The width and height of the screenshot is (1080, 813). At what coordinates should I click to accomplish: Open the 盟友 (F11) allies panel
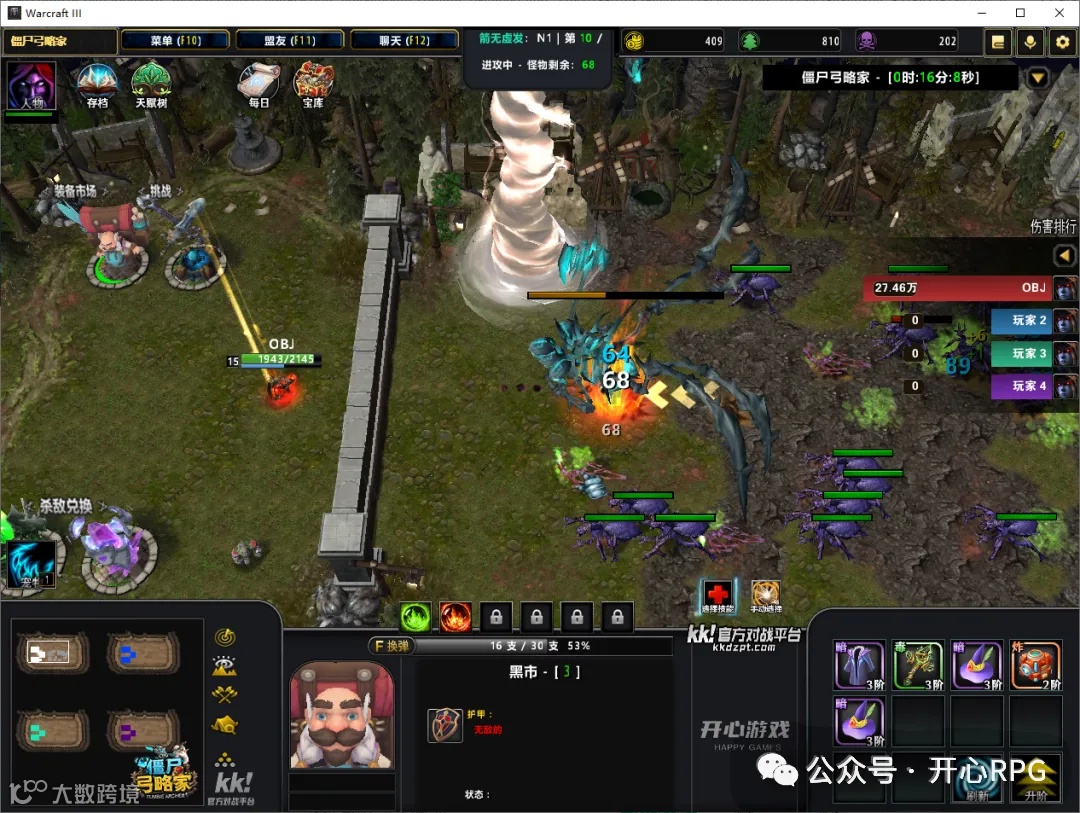point(290,41)
